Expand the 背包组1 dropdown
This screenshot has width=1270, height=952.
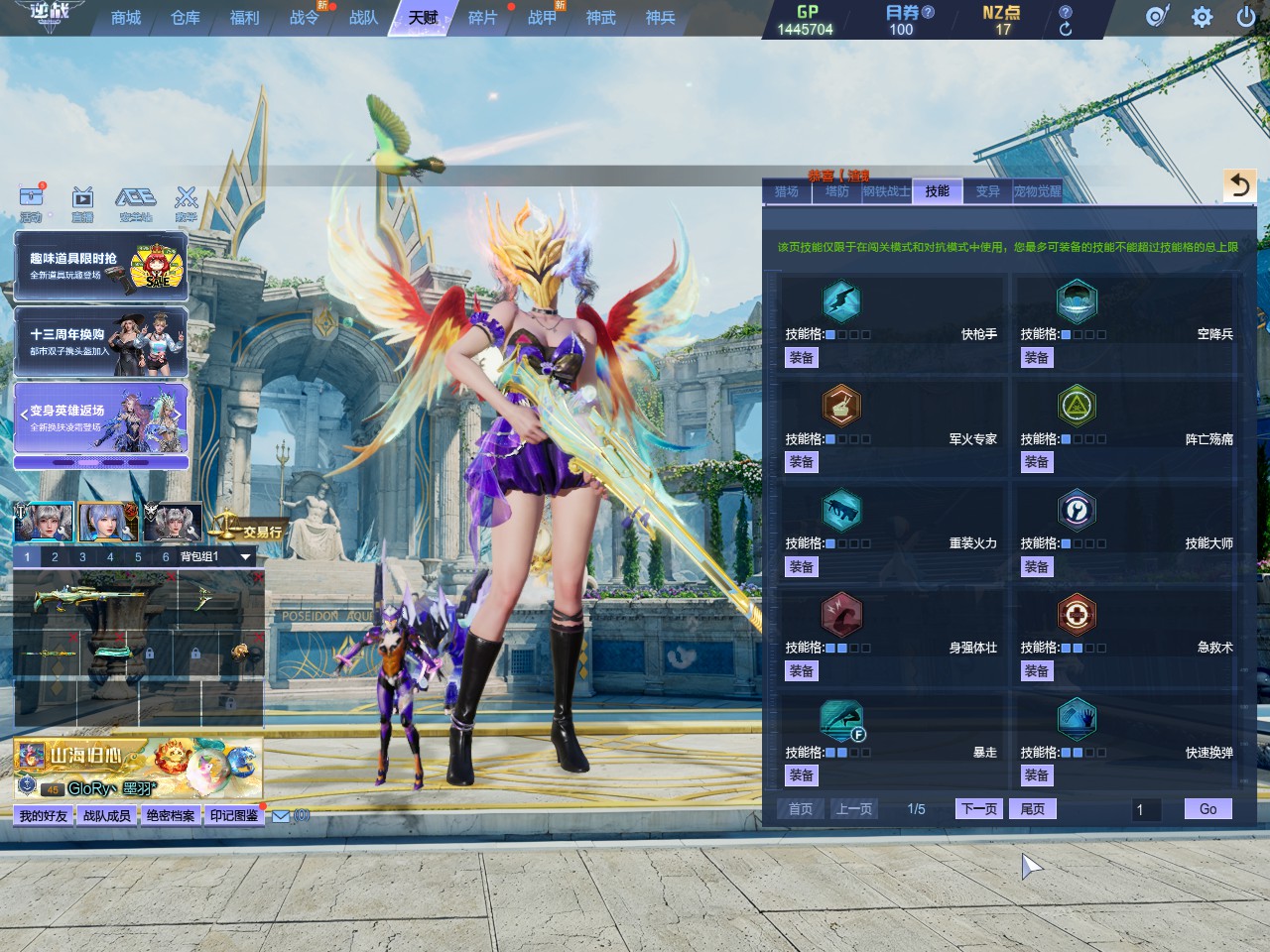point(245,557)
